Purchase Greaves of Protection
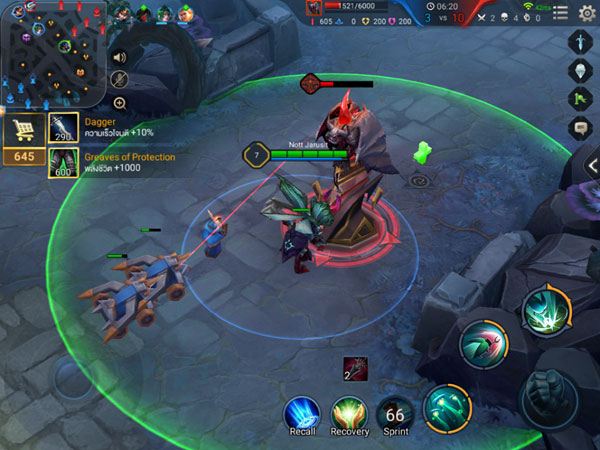This screenshot has height=450, width=600. (x=64, y=162)
